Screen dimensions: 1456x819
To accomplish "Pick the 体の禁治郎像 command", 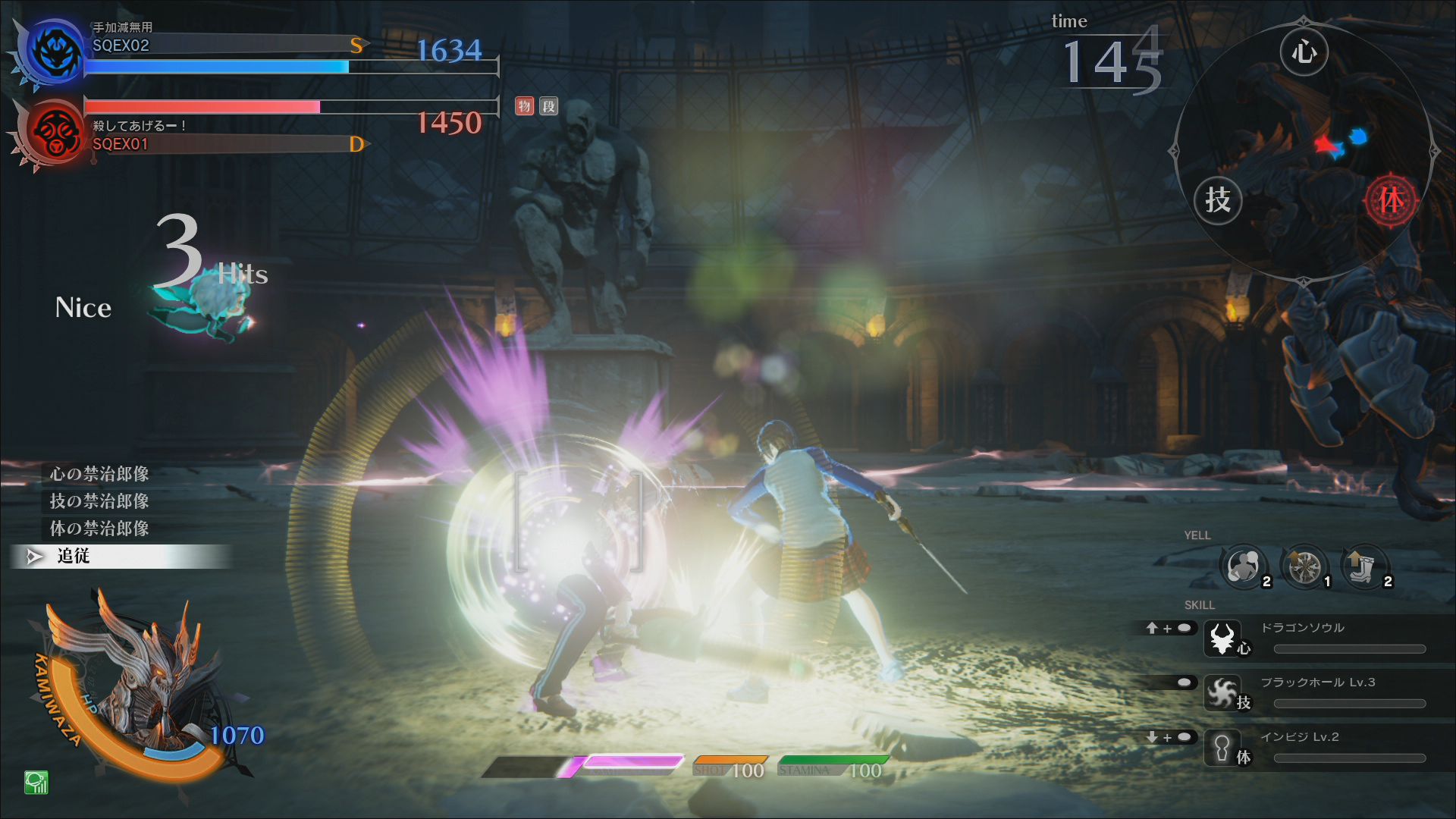I will [99, 529].
